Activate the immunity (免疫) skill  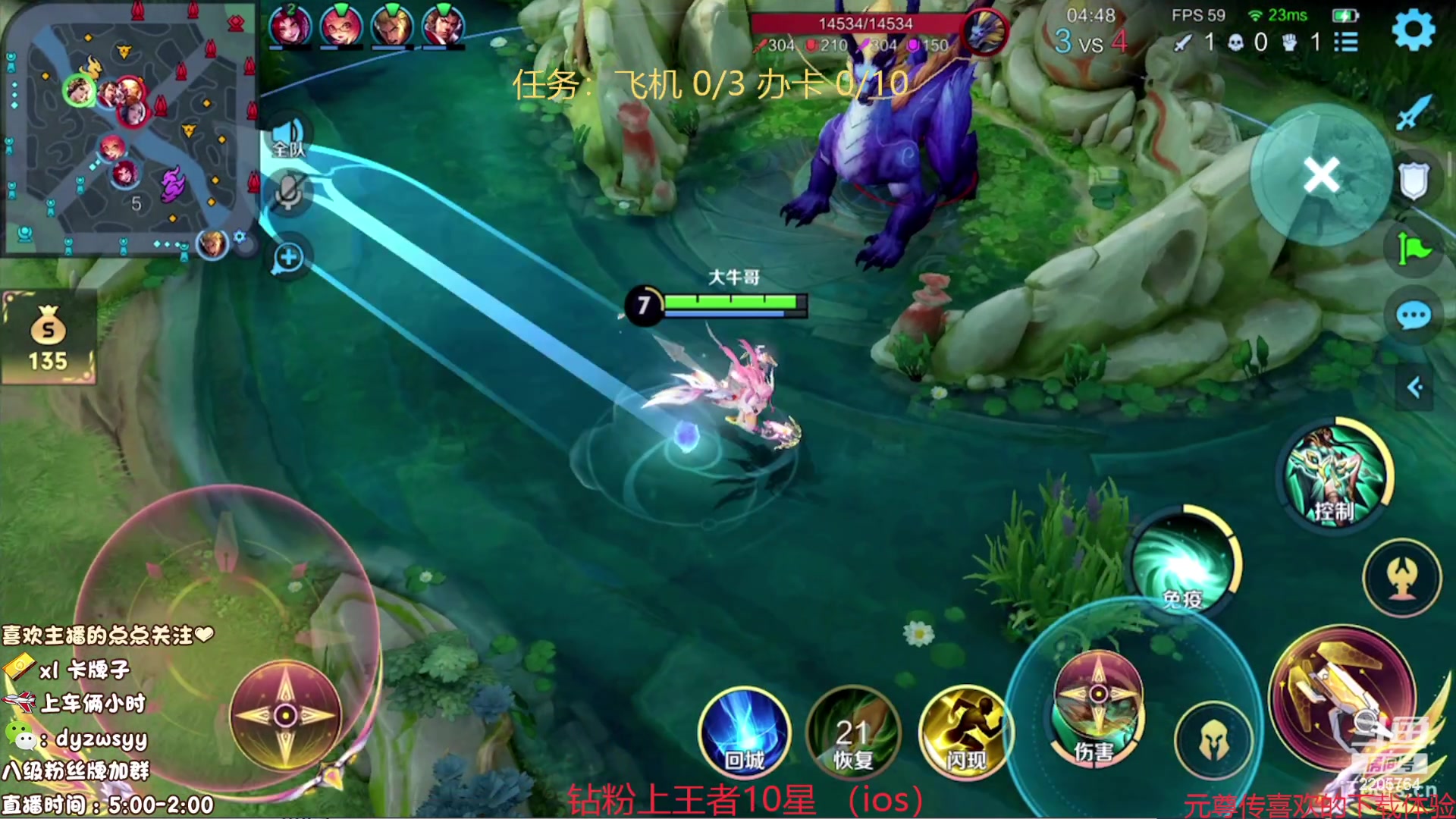pos(1183,565)
